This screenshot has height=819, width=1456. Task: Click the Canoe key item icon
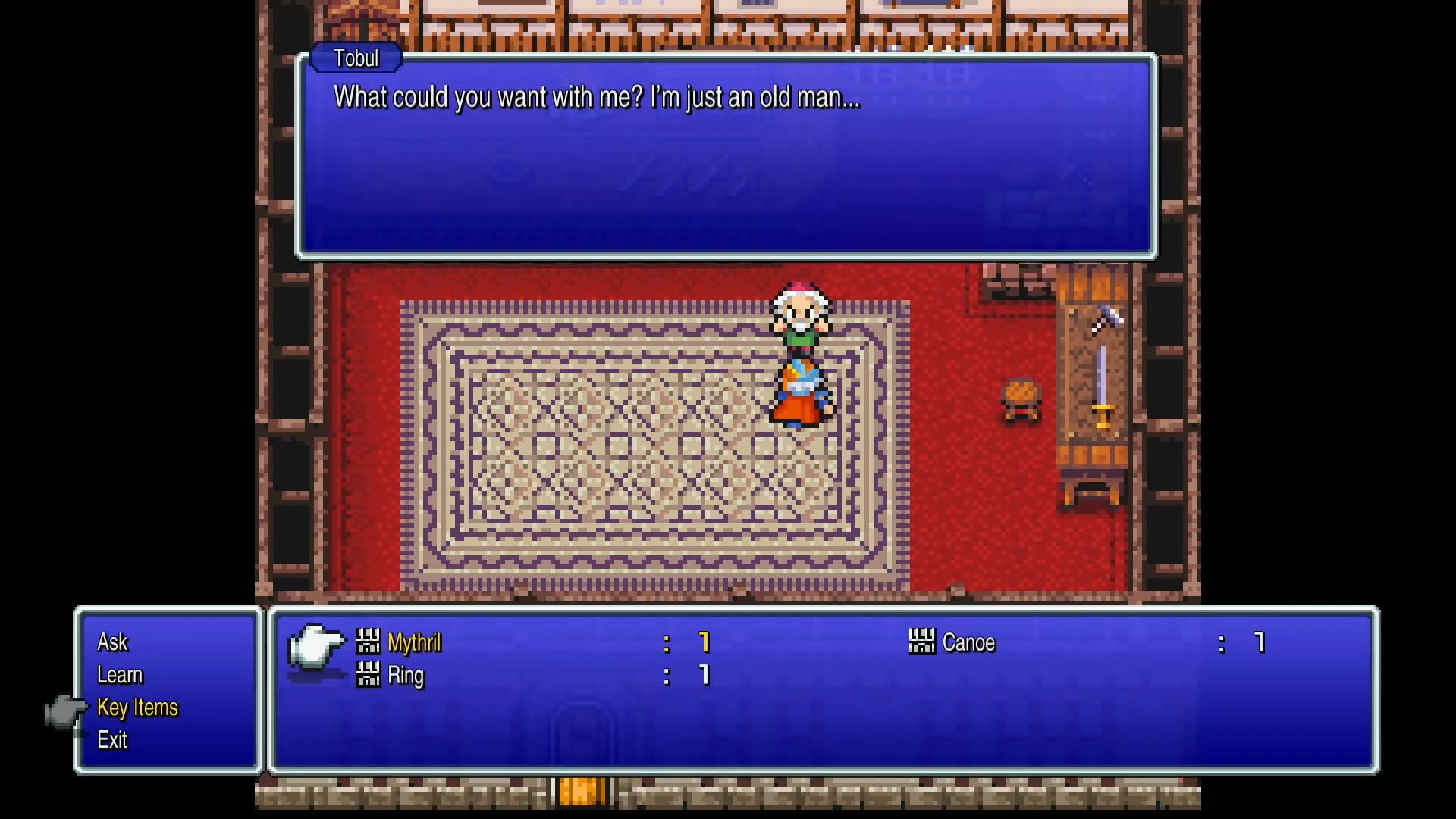[x=922, y=642]
